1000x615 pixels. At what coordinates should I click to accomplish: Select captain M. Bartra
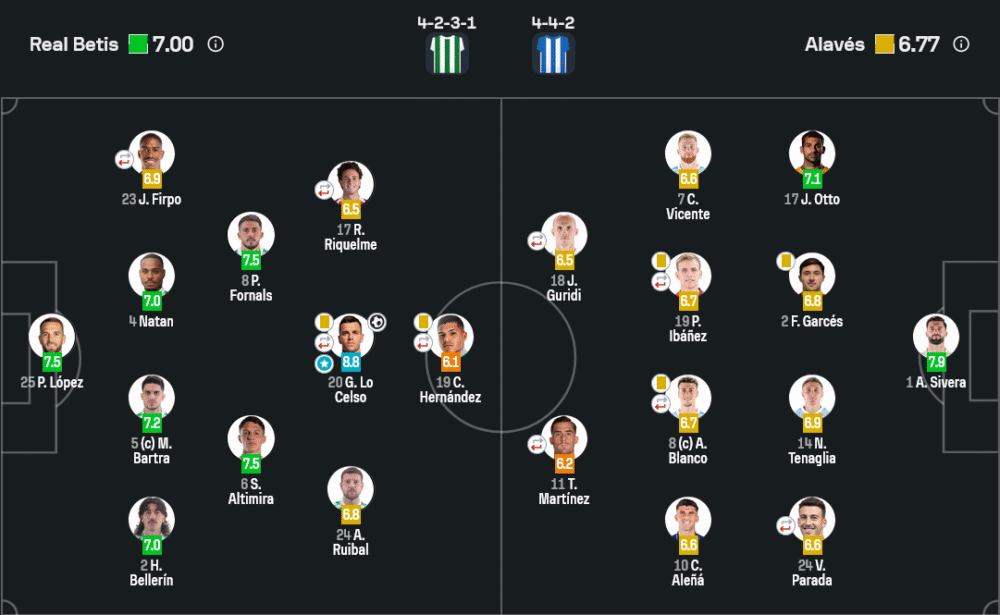pos(152,398)
